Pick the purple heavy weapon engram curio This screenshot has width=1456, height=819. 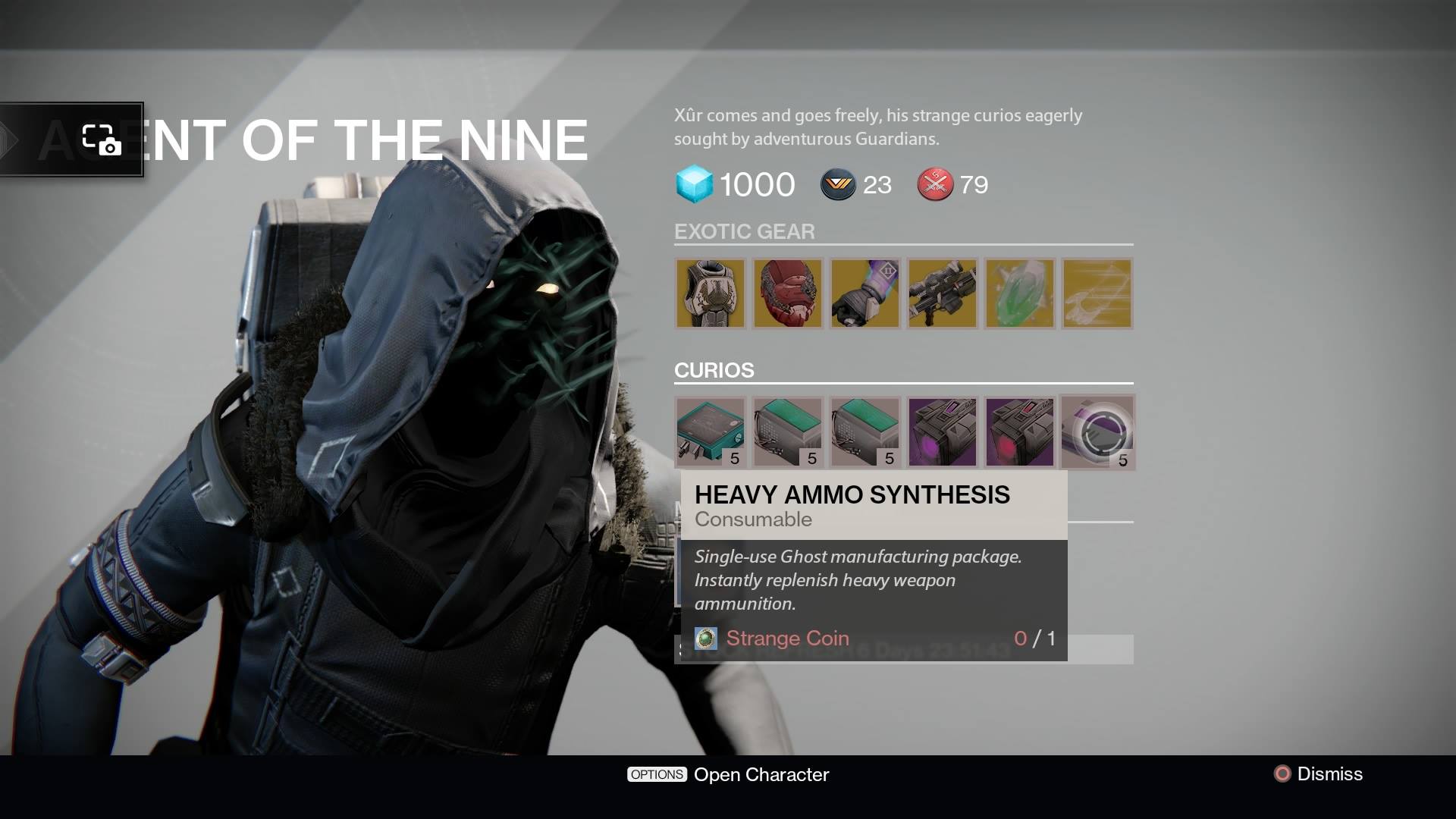click(x=942, y=432)
